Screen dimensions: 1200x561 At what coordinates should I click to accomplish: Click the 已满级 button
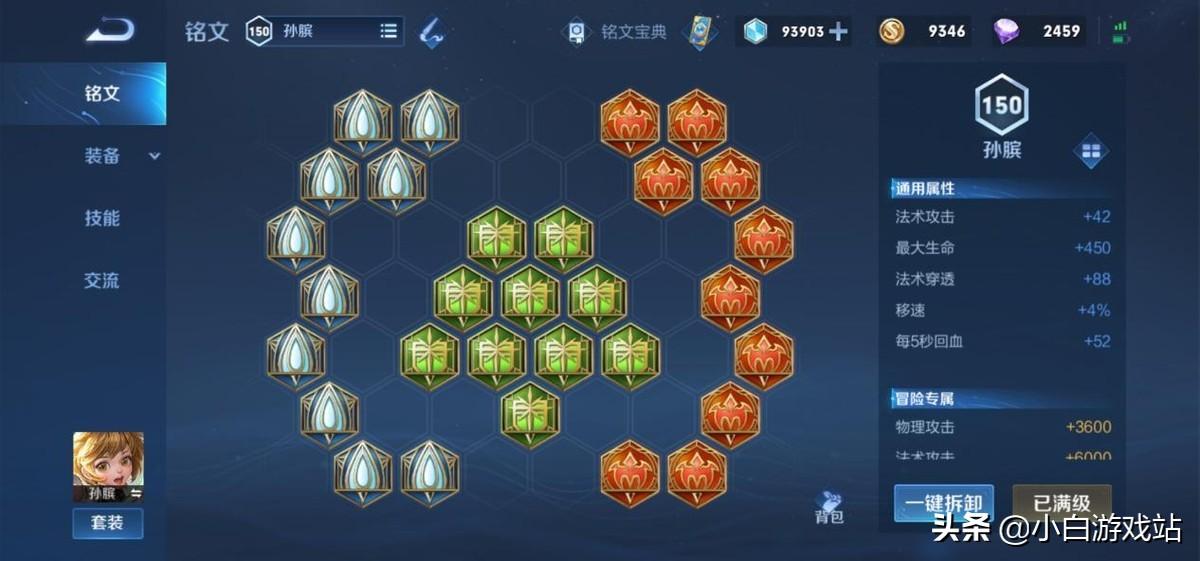1061,502
